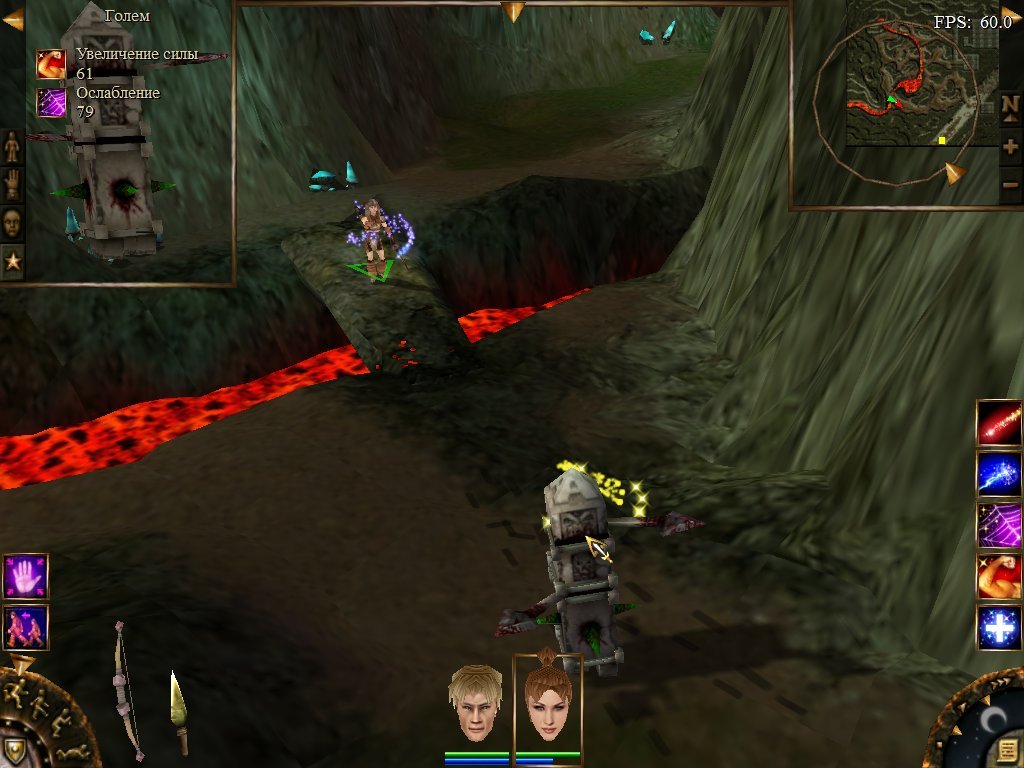Cast the flexed arm strength spell
The image size is (1024, 768).
[999, 577]
